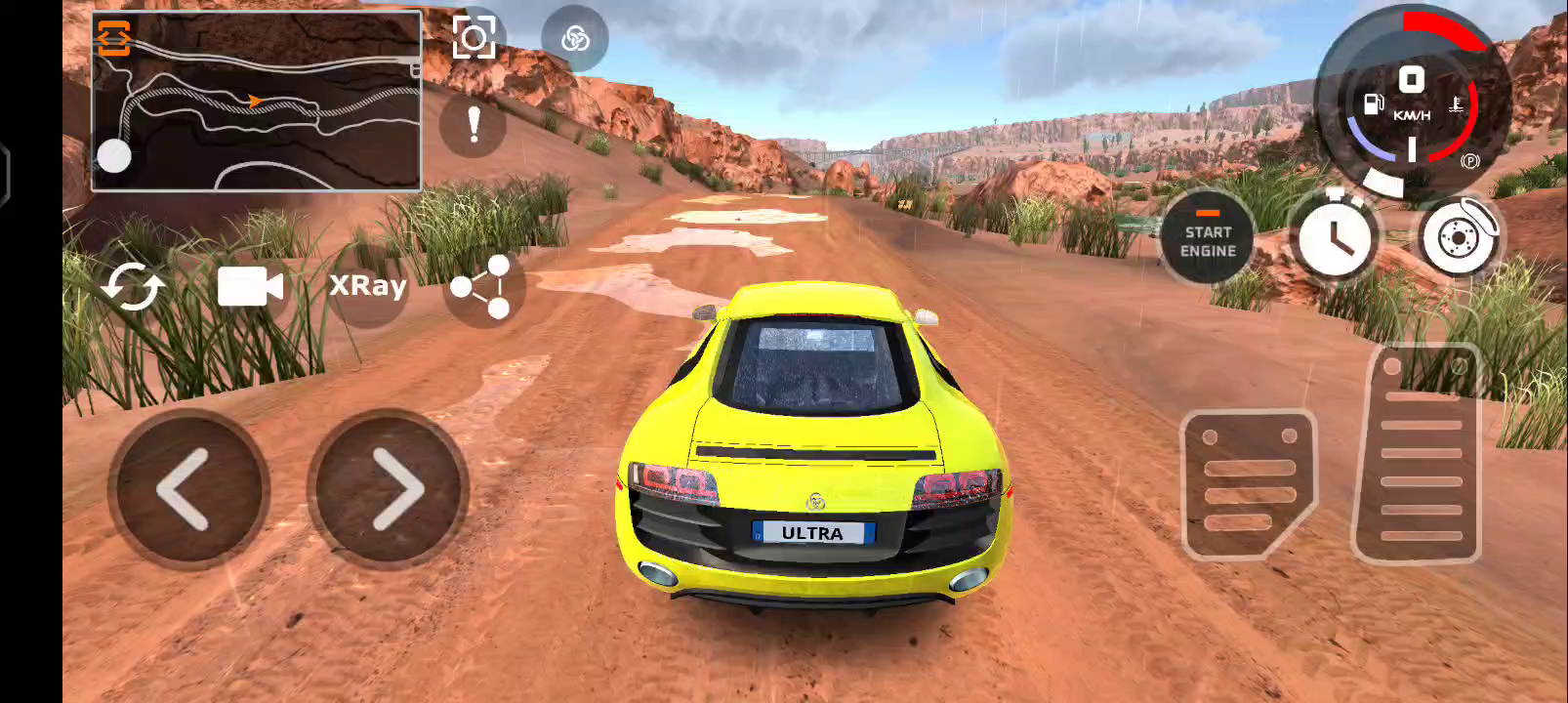Steer left with the left arrow button
This screenshot has height=703, width=1568.
click(x=188, y=489)
